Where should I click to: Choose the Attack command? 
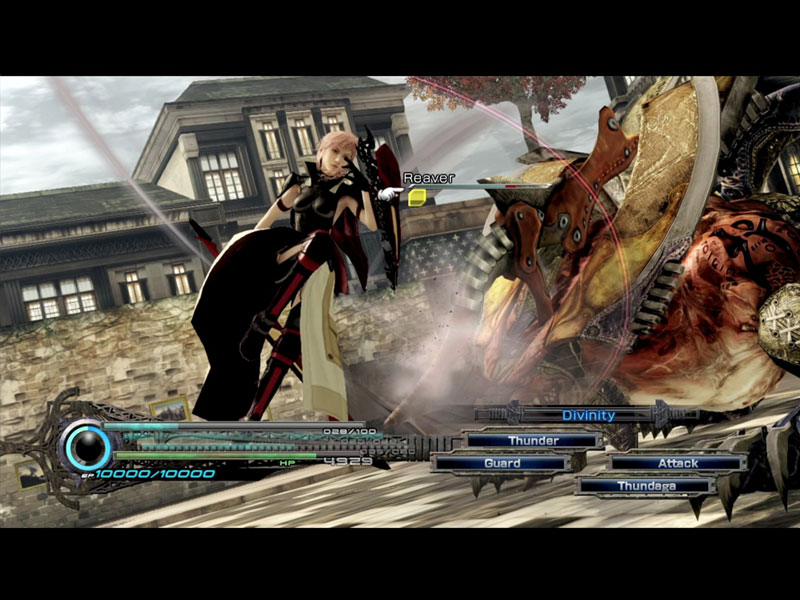pyautogui.click(x=677, y=463)
